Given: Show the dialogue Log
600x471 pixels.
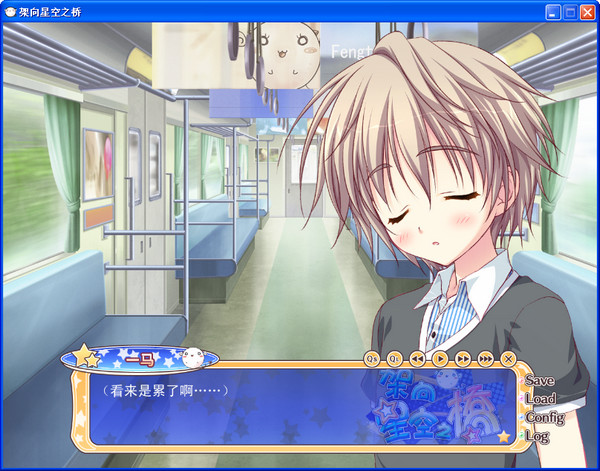Looking at the screenshot, I should [536, 436].
